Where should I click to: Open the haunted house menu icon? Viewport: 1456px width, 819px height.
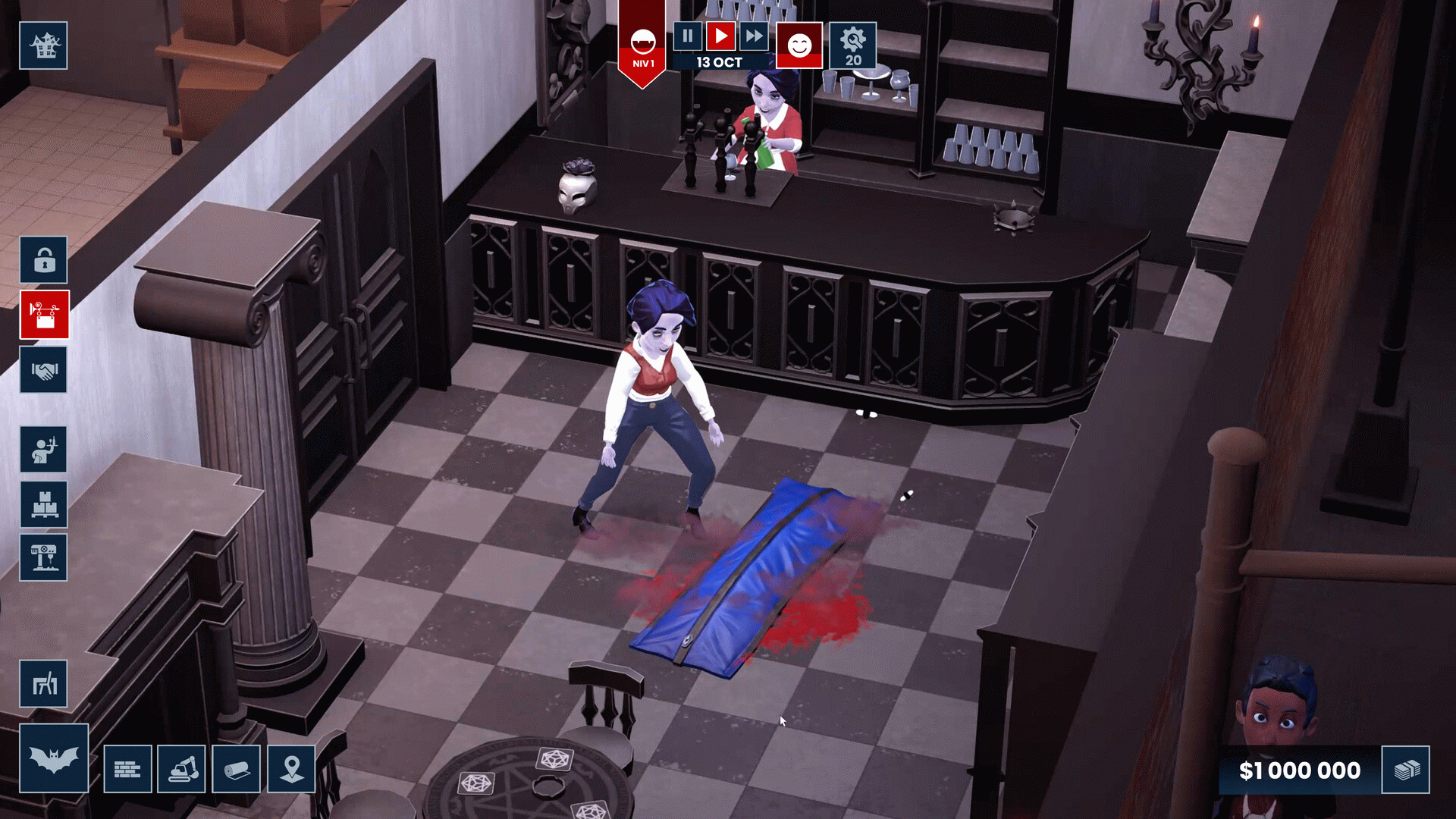[x=43, y=45]
